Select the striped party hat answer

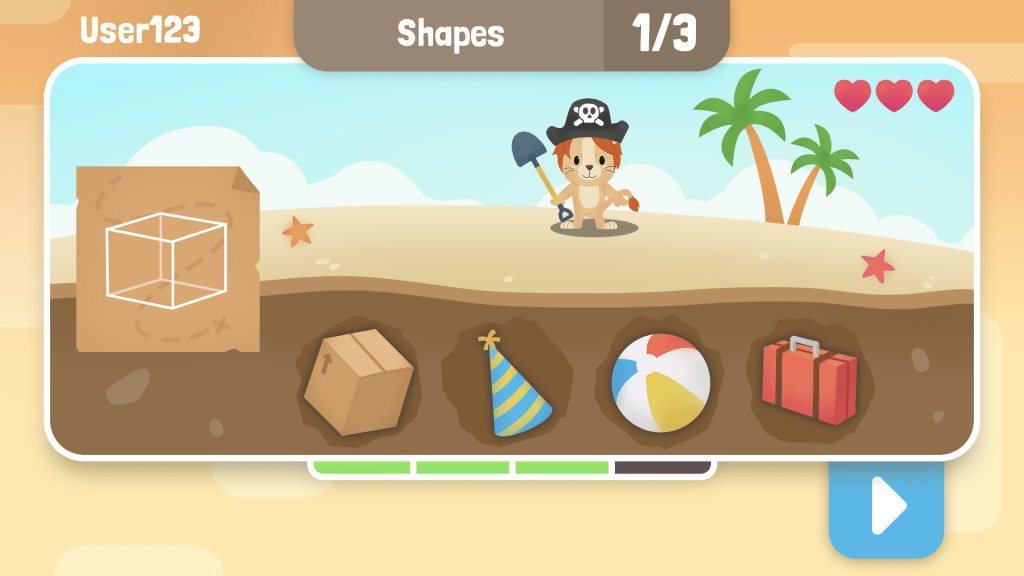(515, 386)
